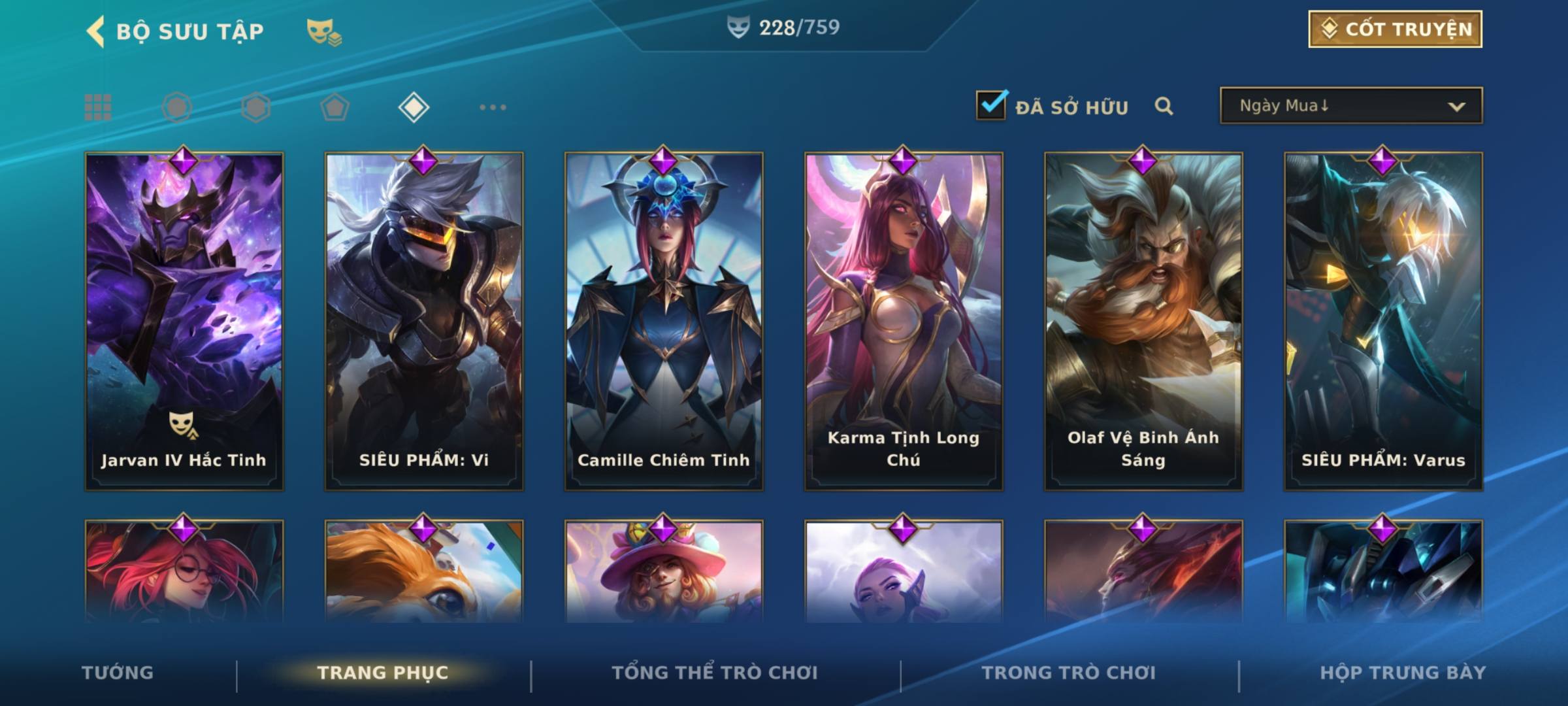Toggle the Đã Sở Hữu checkbox

pos(991,105)
